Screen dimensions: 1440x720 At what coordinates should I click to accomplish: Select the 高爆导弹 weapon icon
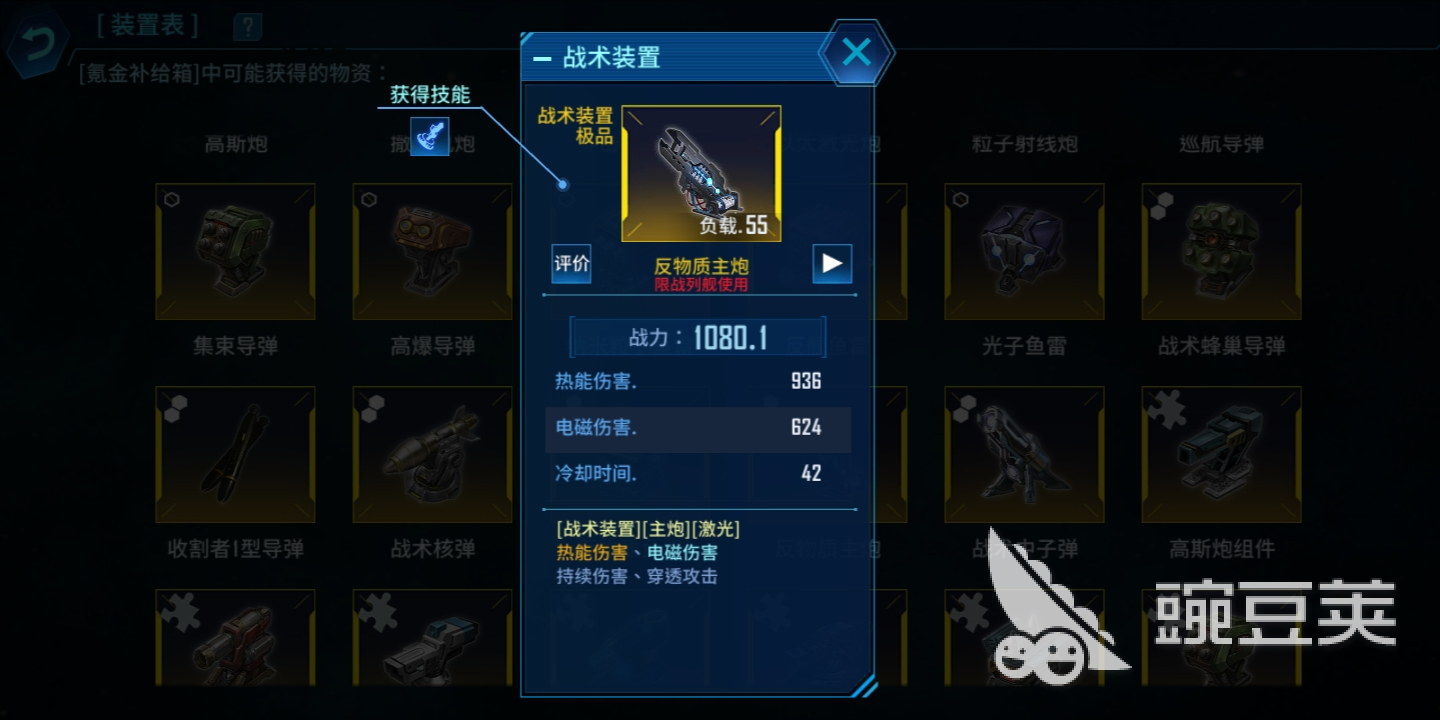point(431,250)
